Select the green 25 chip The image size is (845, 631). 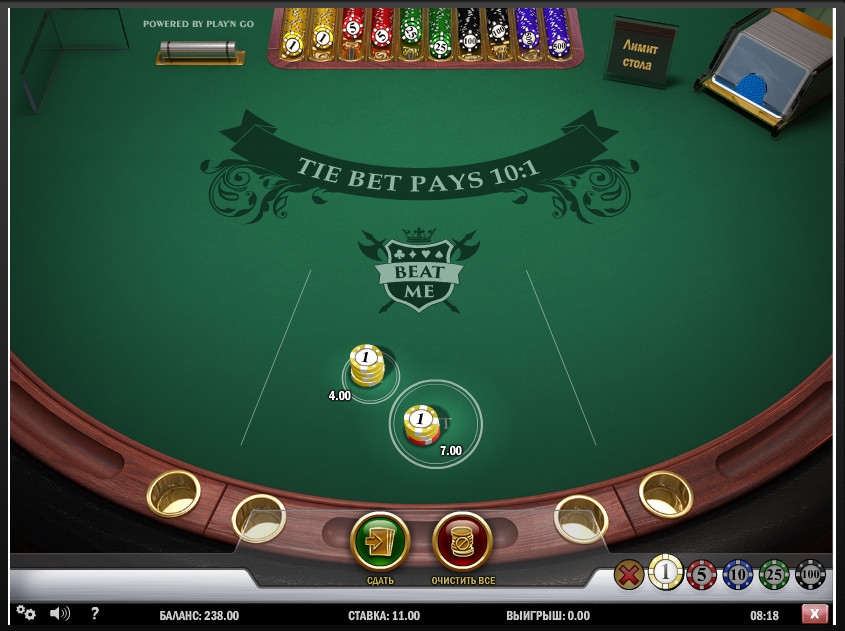click(x=774, y=574)
